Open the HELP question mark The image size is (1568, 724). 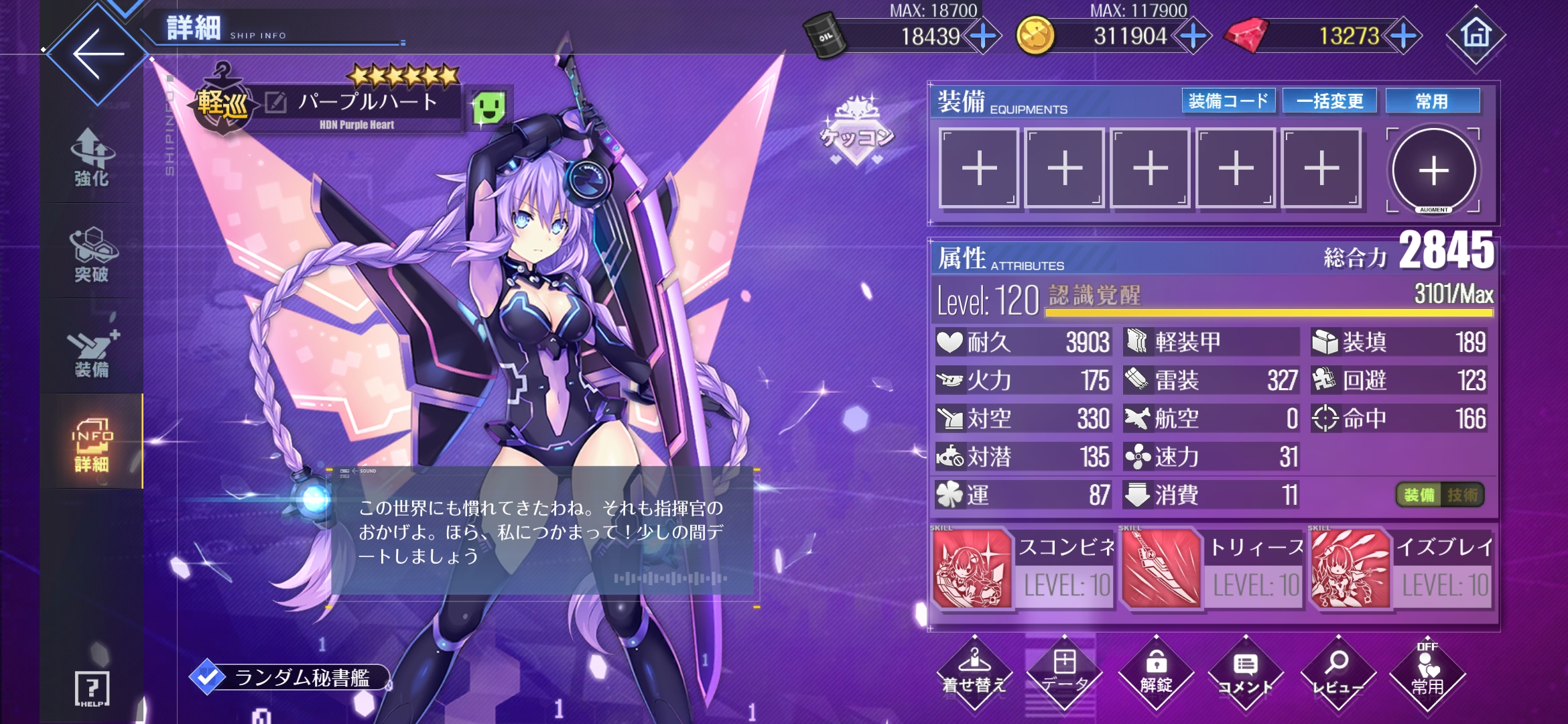pos(92,688)
